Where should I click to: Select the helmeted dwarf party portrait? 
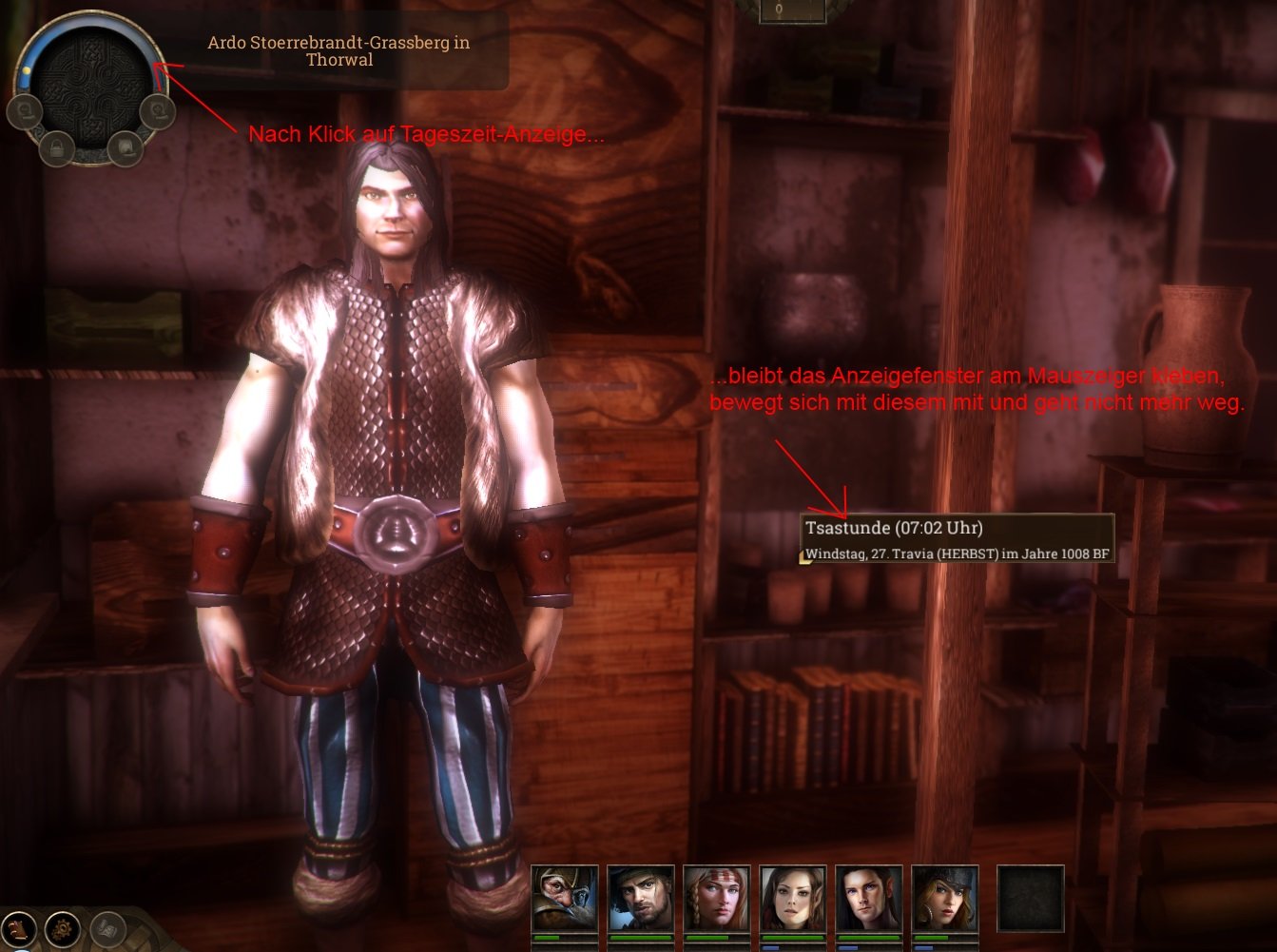(x=565, y=899)
